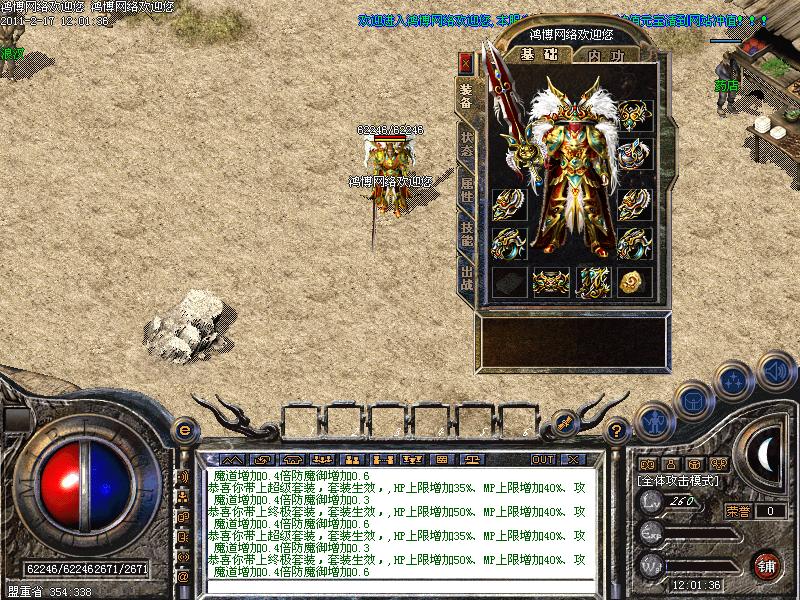The width and height of the screenshot is (800, 600).
Task: Click the round 'e' button beside the chat
Action: [183, 430]
